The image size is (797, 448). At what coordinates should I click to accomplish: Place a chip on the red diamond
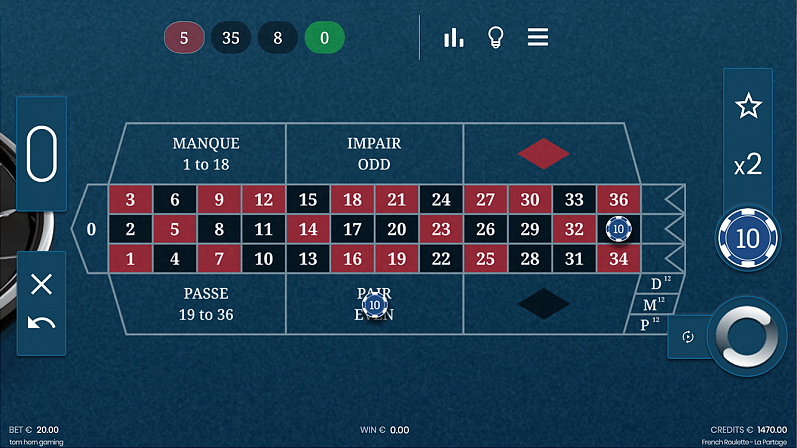(x=543, y=154)
